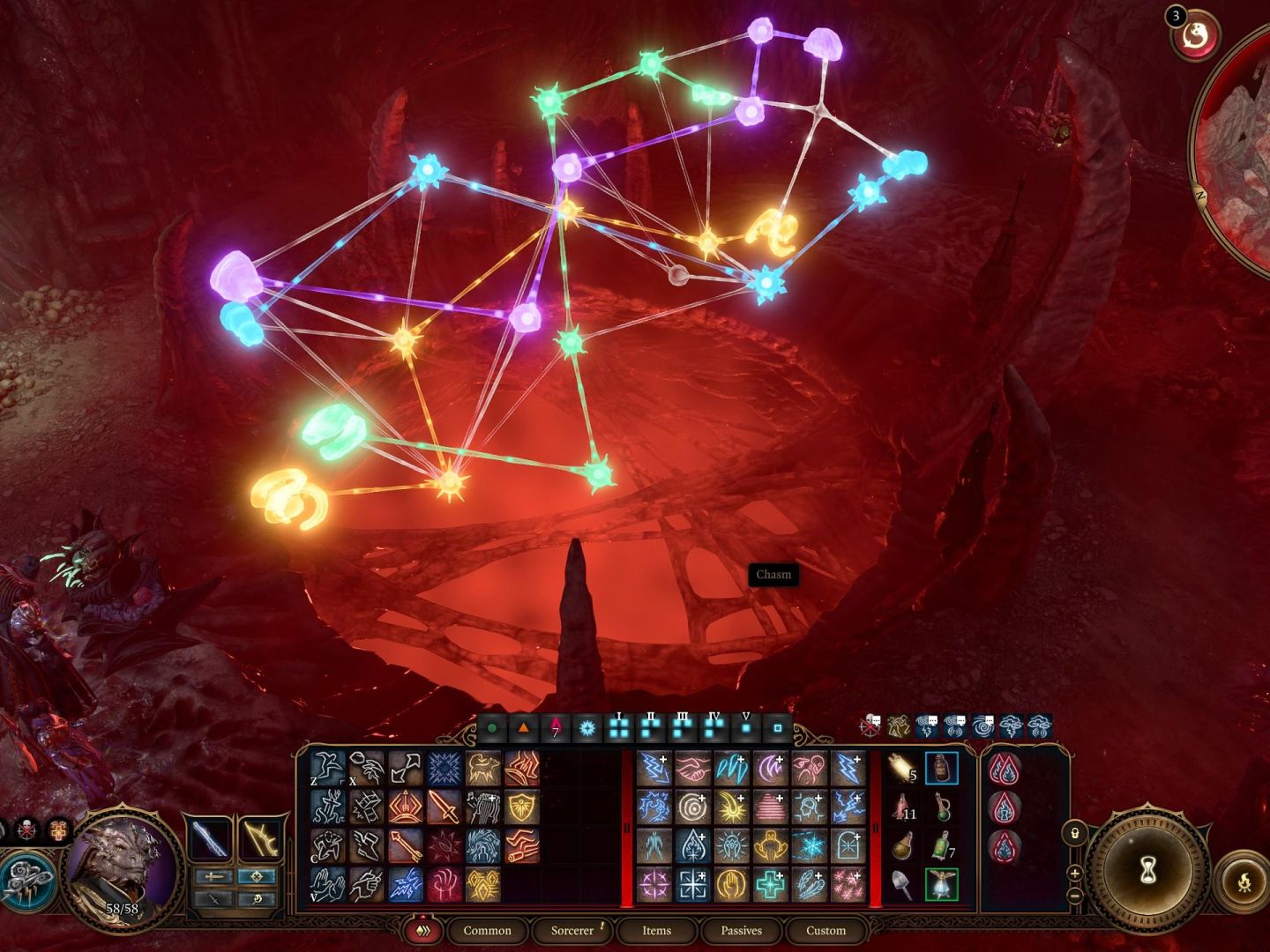Remove a hotbar row with the minus button
This screenshot has width=1270, height=952.
pyautogui.click(x=1073, y=896)
